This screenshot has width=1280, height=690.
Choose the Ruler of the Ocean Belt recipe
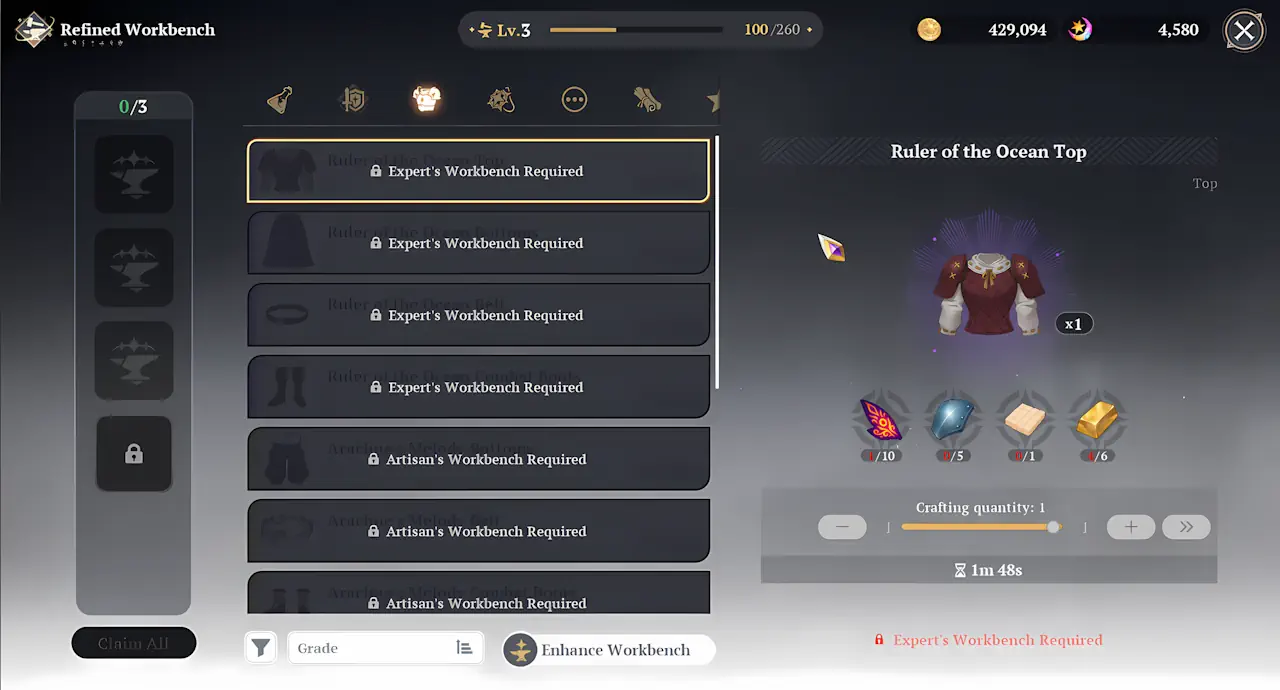click(x=478, y=315)
